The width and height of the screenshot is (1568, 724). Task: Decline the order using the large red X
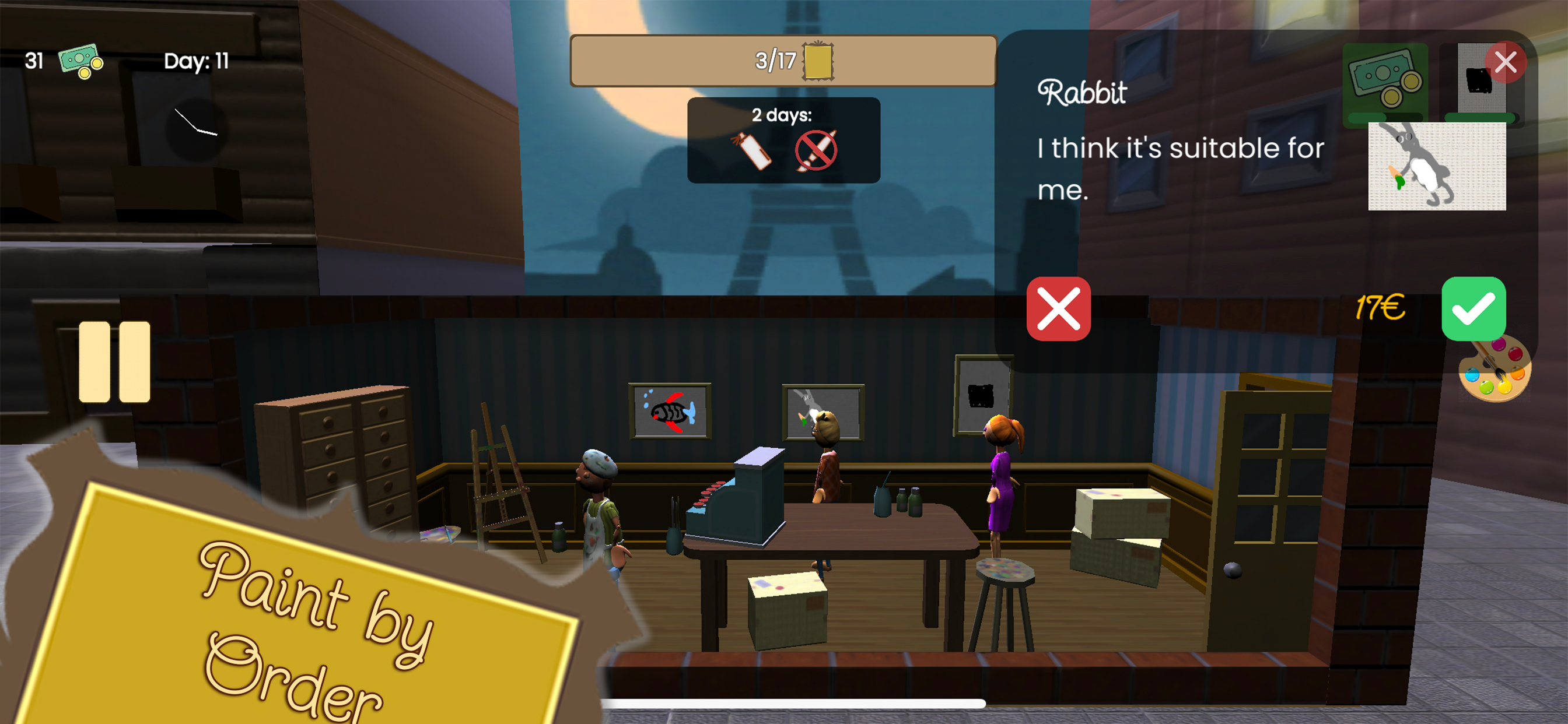(x=1058, y=309)
